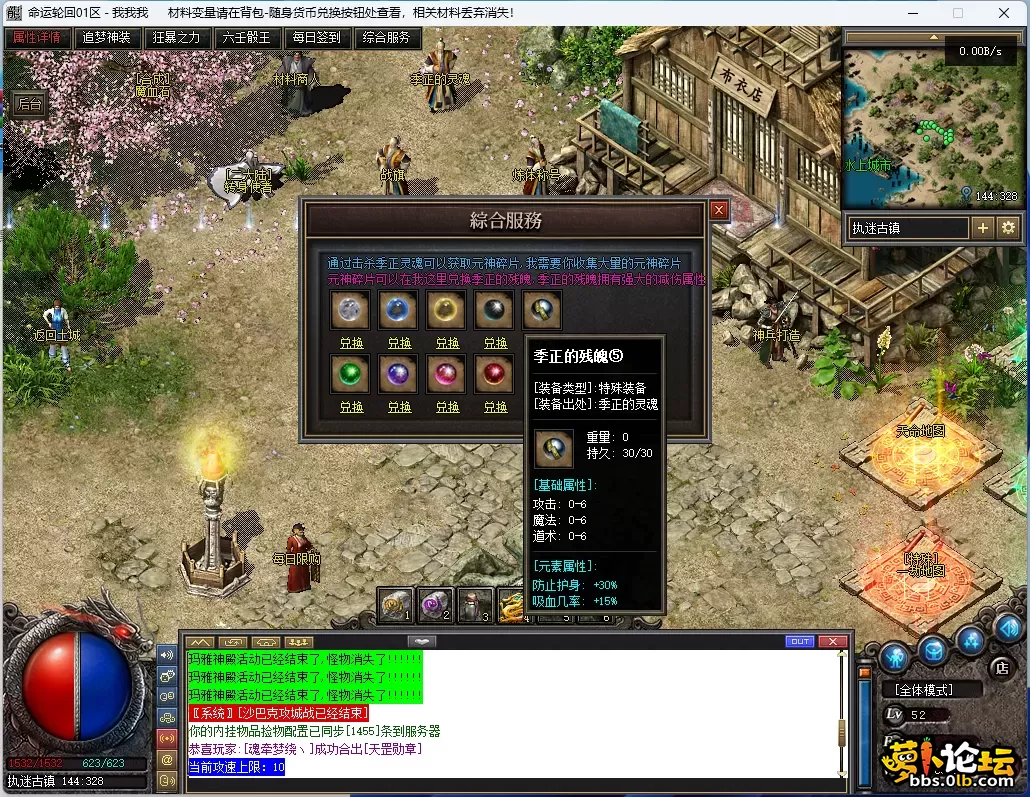Close the chat panel with red X
The image size is (1030, 797).
tap(832, 641)
